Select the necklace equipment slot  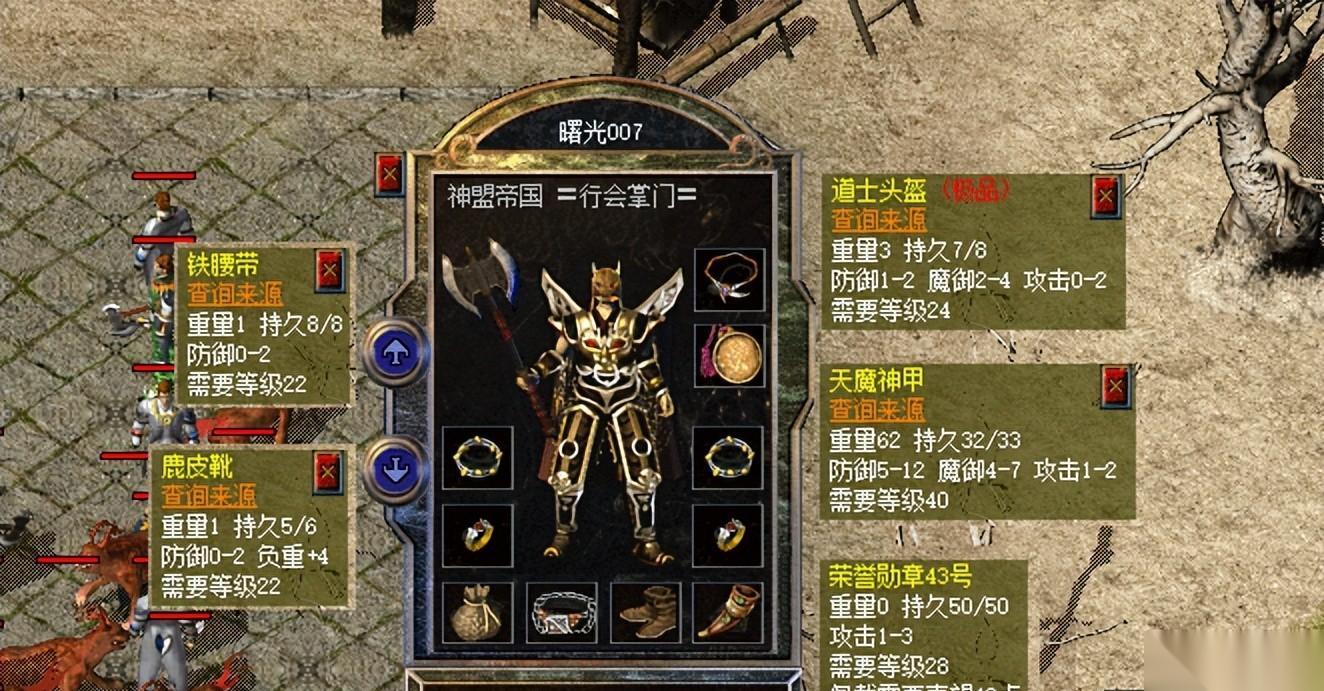[729, 279]
